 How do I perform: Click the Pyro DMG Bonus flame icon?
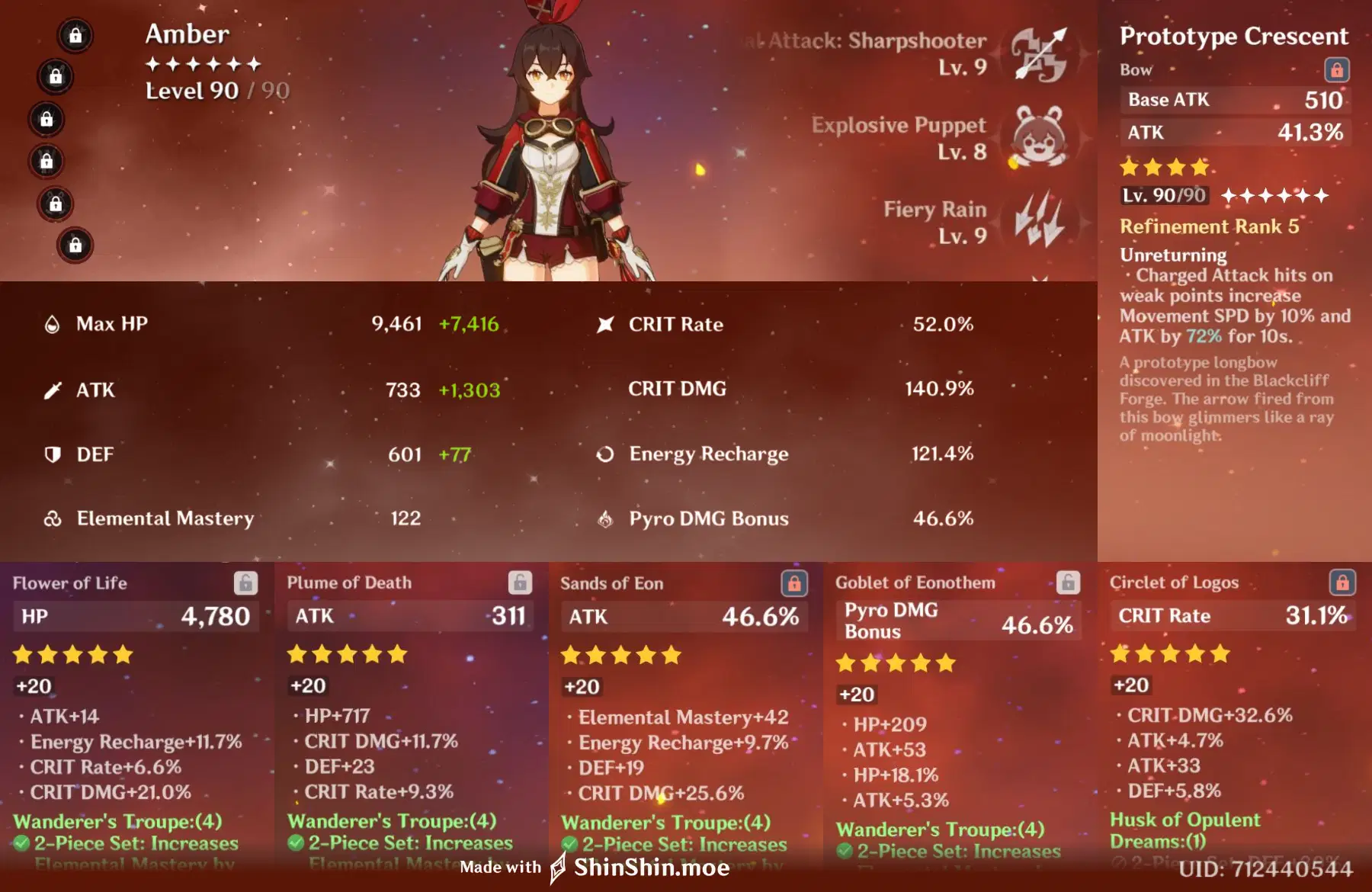coord(604,519)
